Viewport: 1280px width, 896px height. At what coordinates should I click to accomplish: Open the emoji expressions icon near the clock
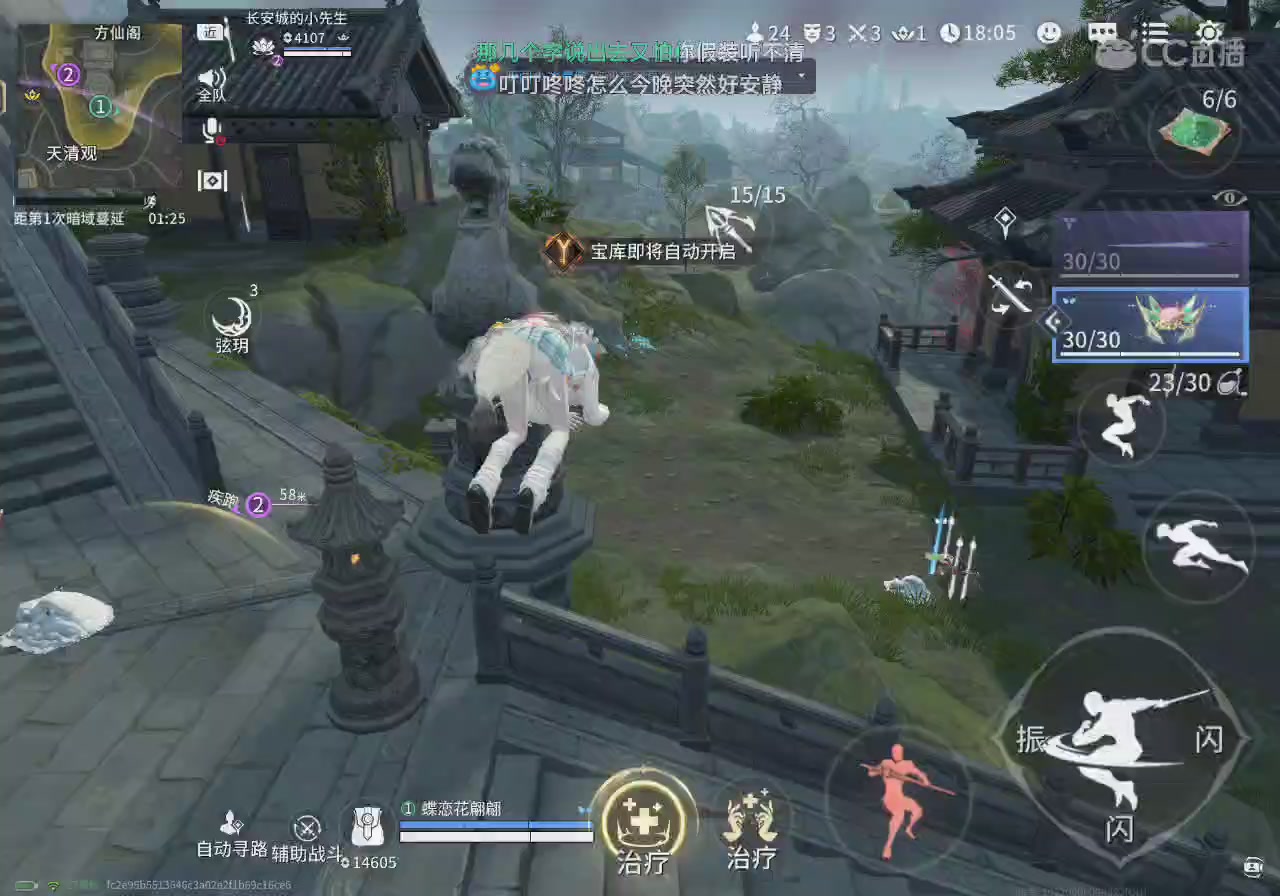(x=1049, y=33)
